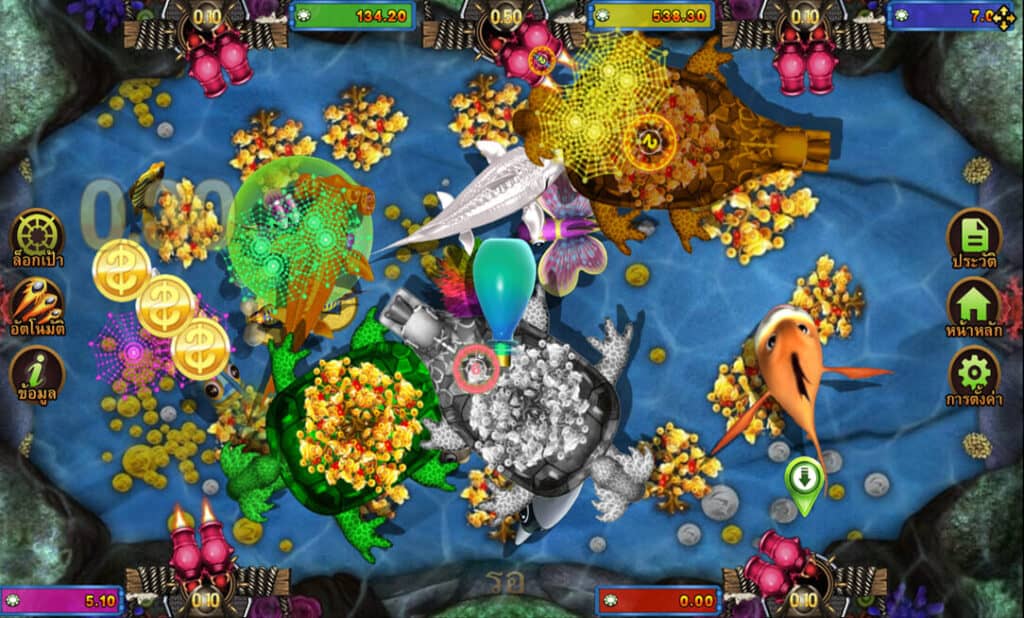Return to the home (หน้าหลัก) screen
The width and height of the screenshot is (1024, 618).
tap(975, 304)
